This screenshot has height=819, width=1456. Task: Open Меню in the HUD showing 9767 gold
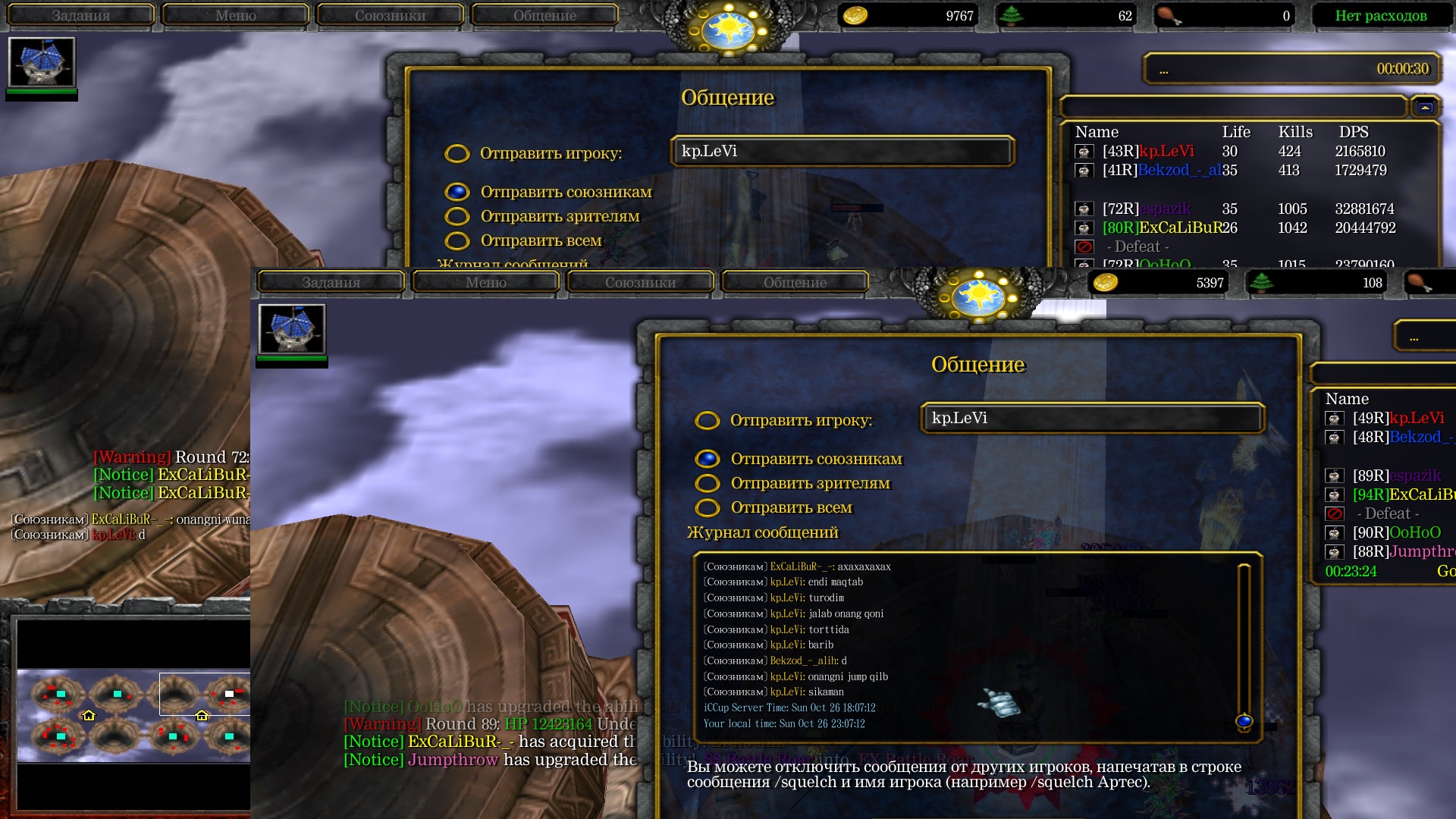coord(235,15)
